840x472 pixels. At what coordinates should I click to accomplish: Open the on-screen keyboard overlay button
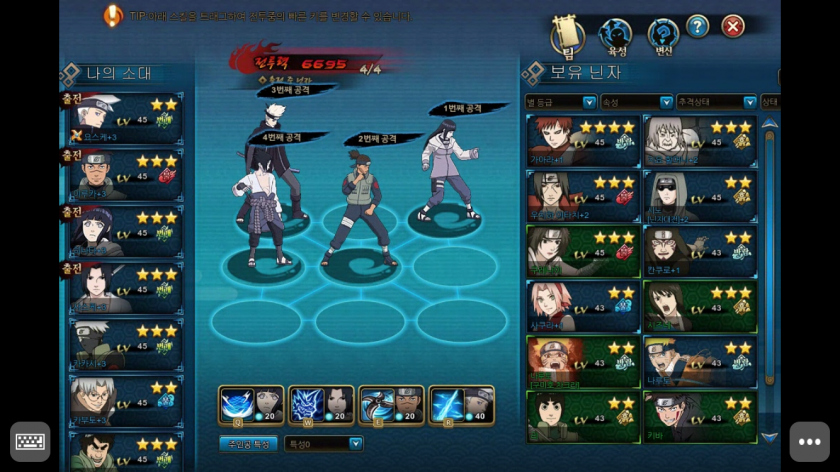tap(30, 441)
